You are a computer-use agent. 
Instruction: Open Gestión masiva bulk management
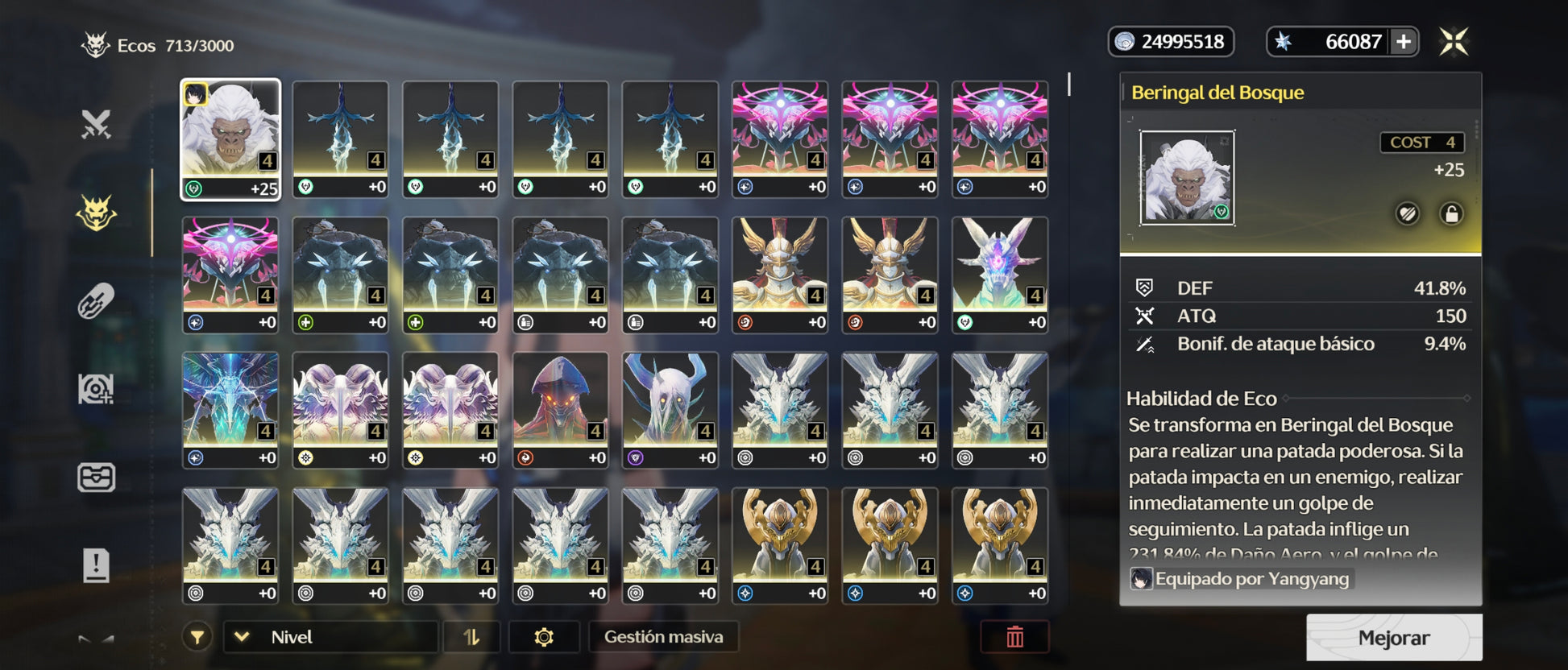[663, 637]
